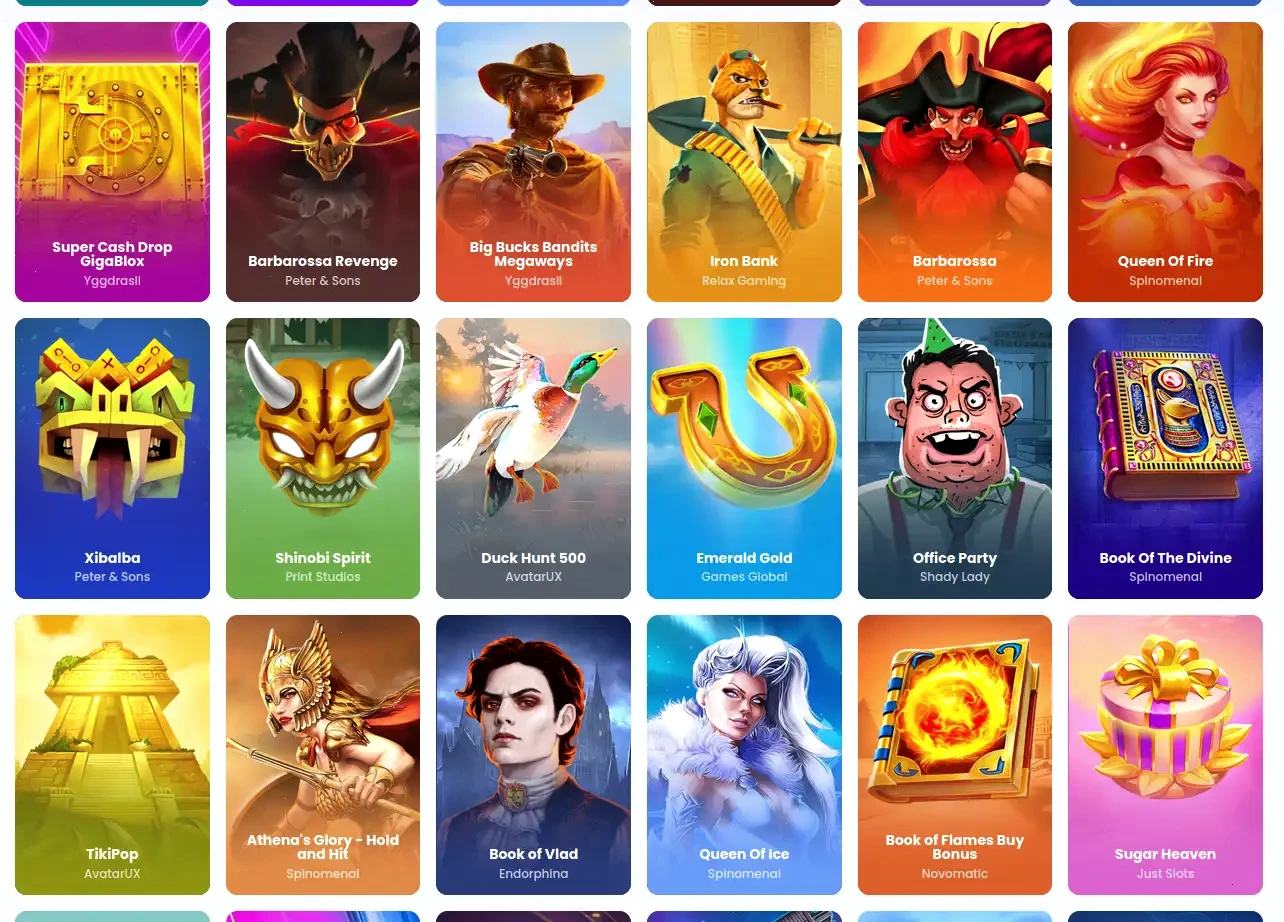Open Queen Of Fire by Spinomenal

coord(1165,161)
